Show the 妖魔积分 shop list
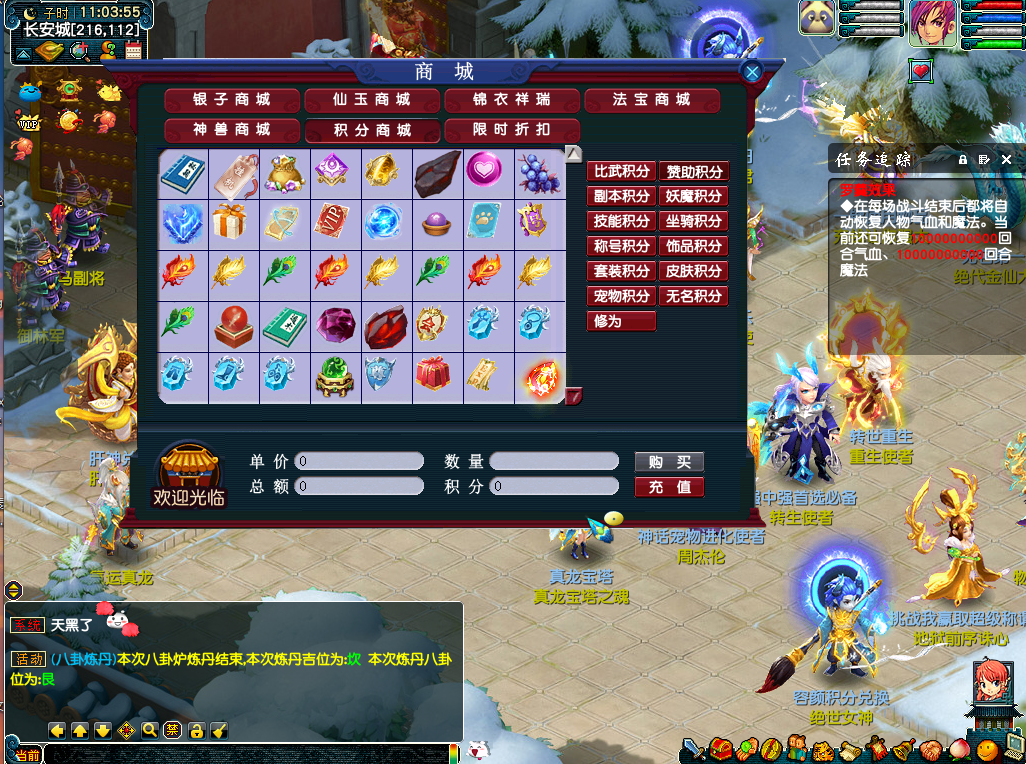The image size is (1026, 764). tap(693, 197)
